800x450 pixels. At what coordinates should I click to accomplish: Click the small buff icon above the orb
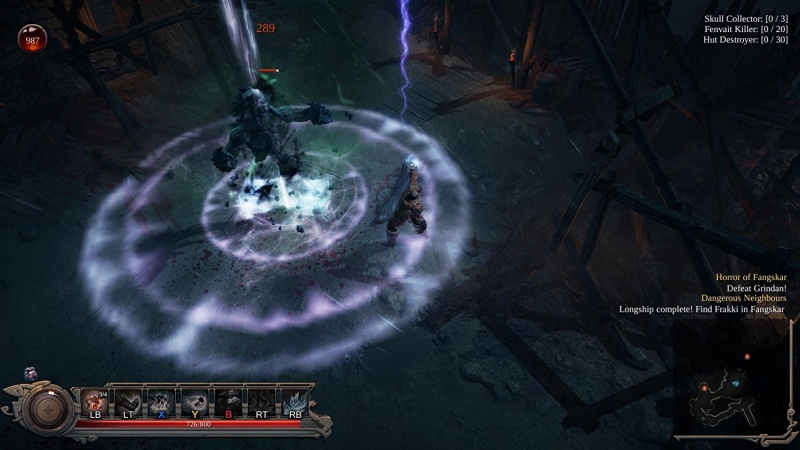pyautogui.click(x=30, y=373)
